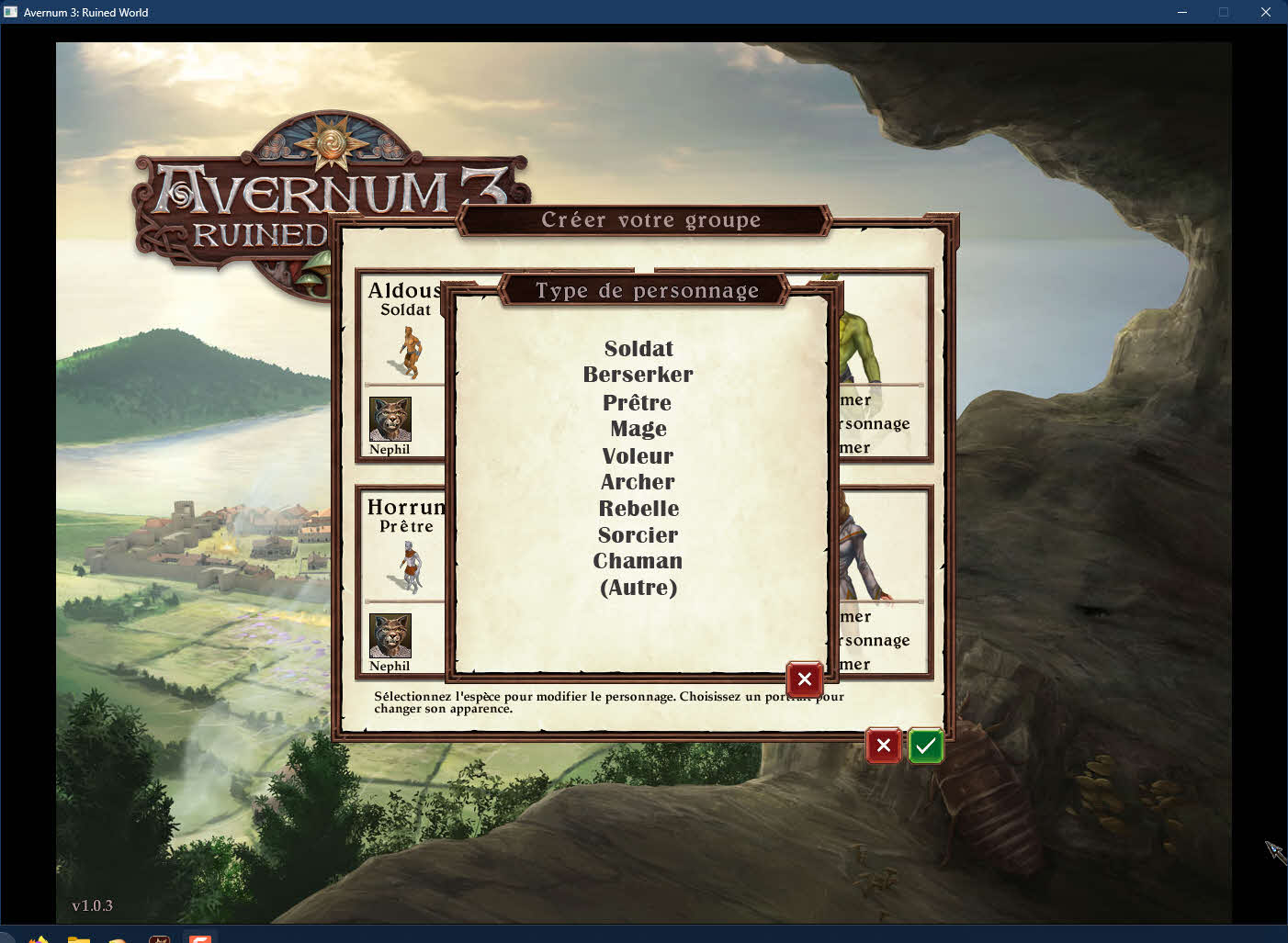Cancel party creation with the red X
The image size is (1288, 943).
point(883,746)
